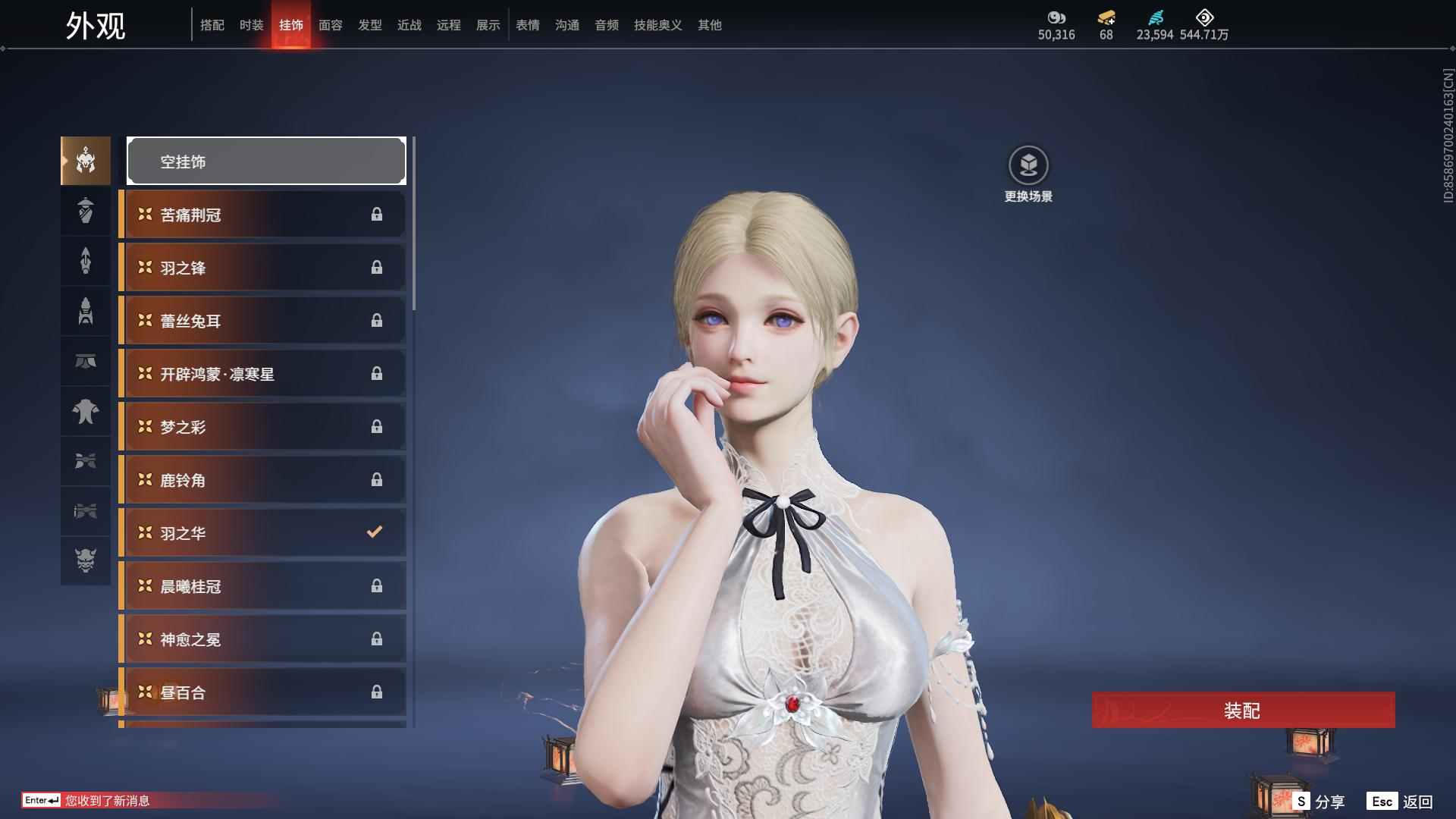Select the oni mask accessory category
Viewport: 1456px width, 819px height.
[x=86, y=560]
